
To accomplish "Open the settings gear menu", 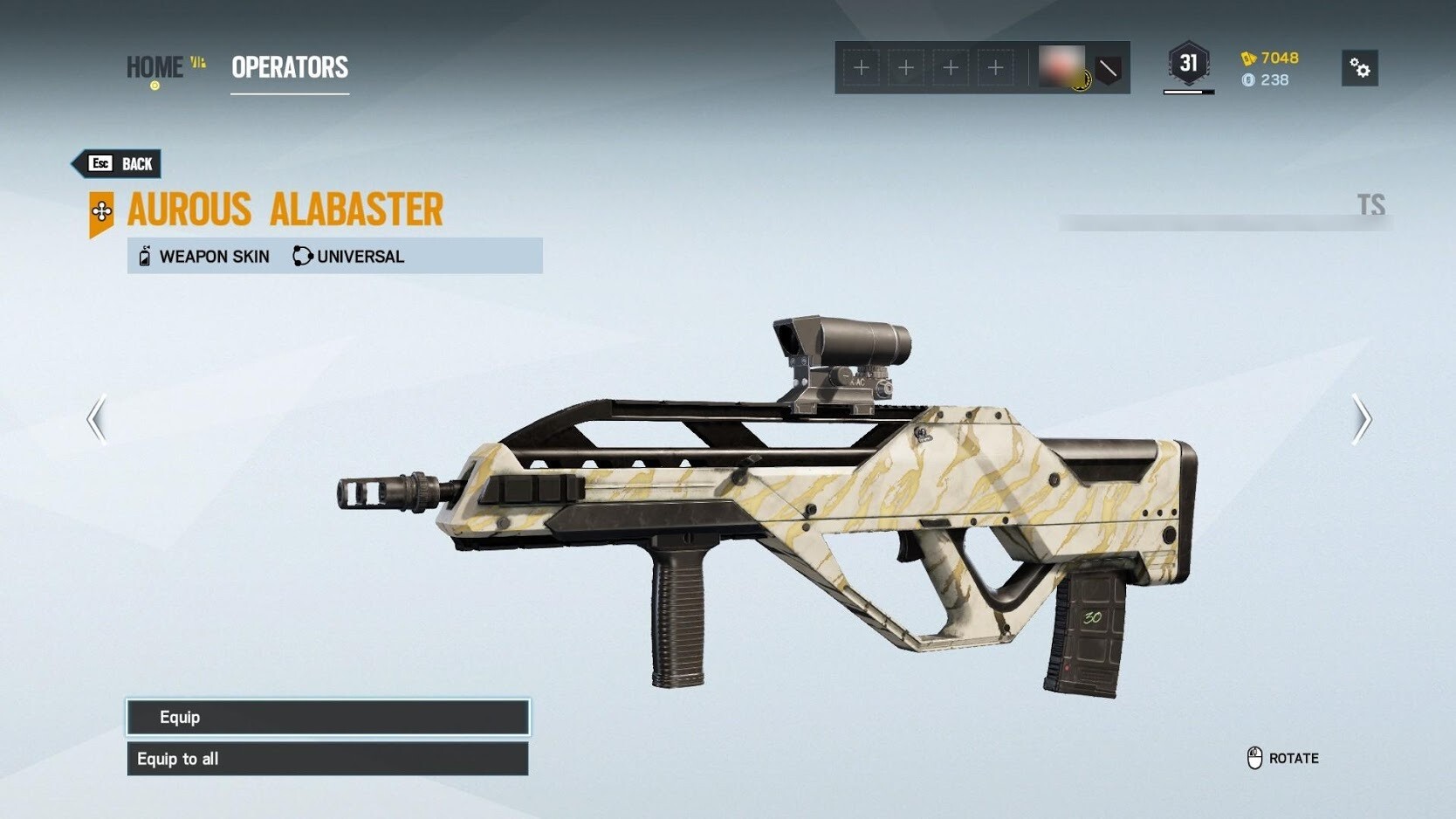I will [x=1359, y=68].
